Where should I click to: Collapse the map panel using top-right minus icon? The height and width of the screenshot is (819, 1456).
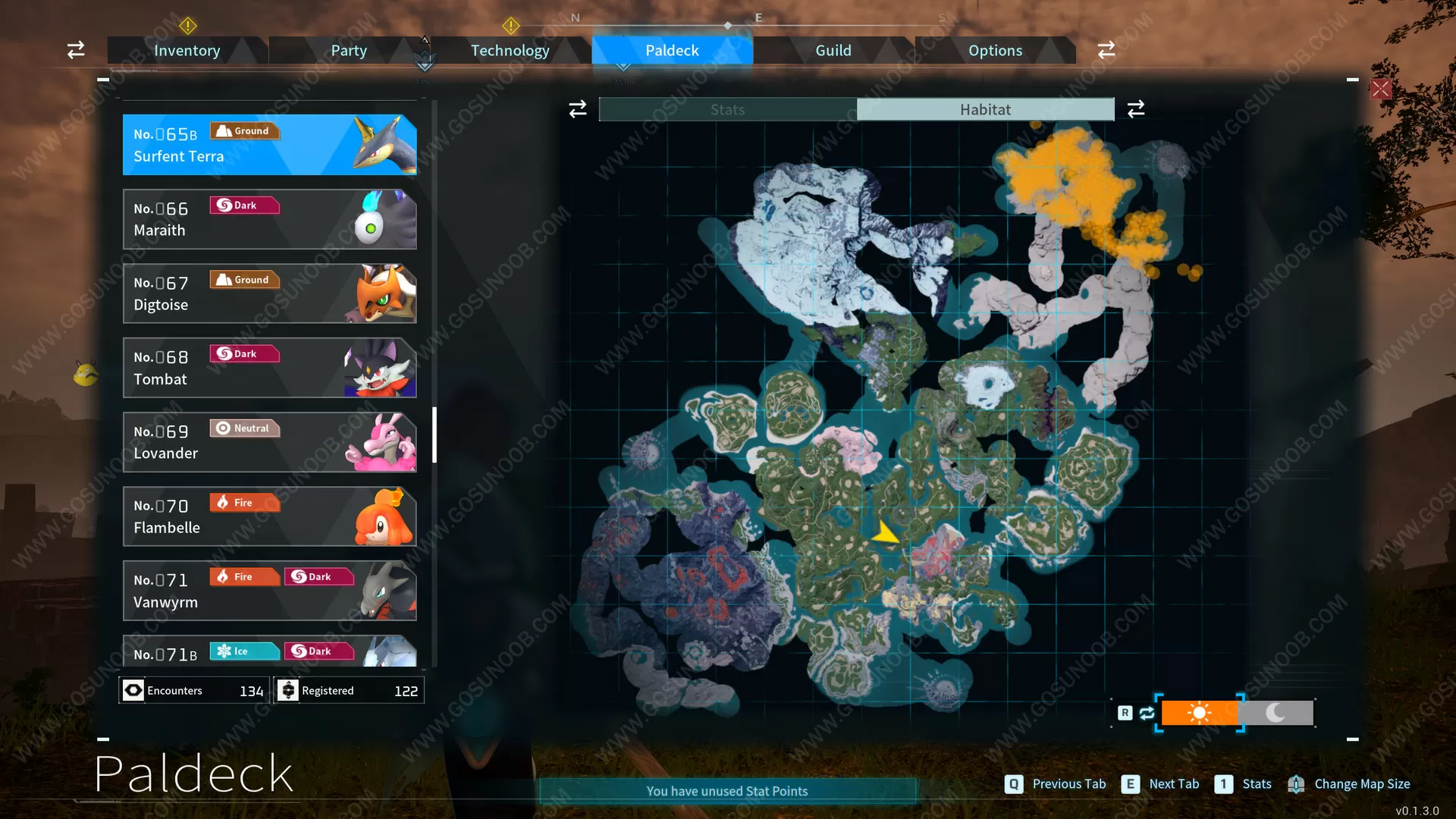pos(1351,79)
